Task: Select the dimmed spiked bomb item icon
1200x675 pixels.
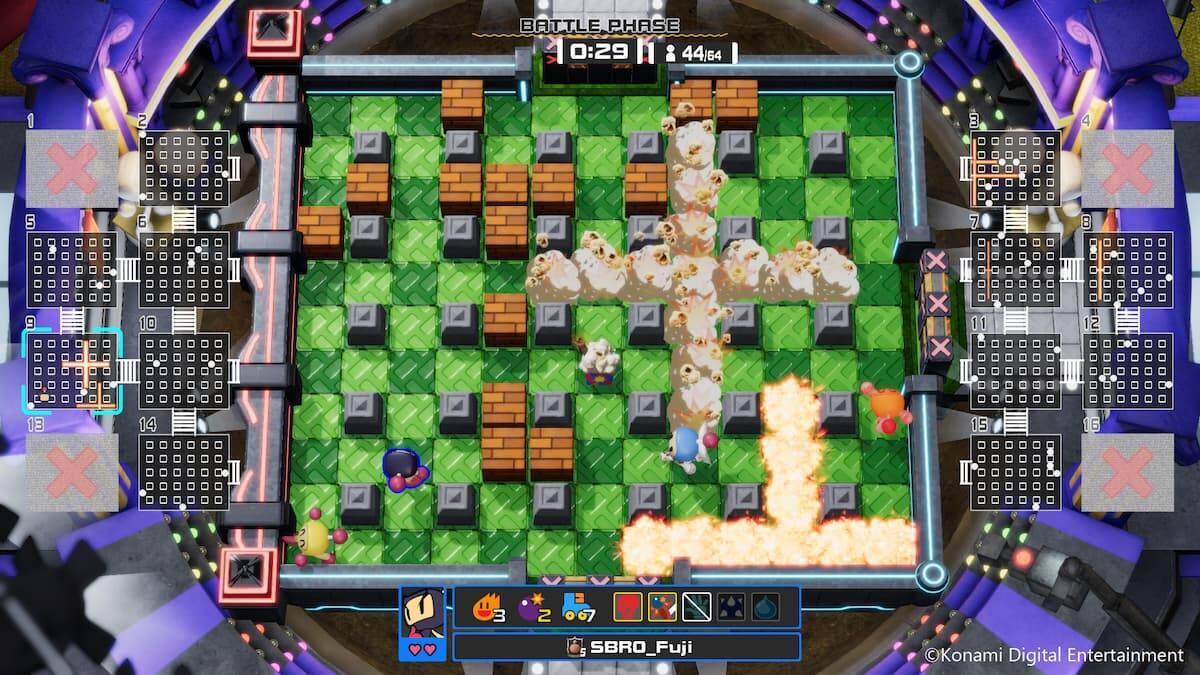Action: pos(731,606)
